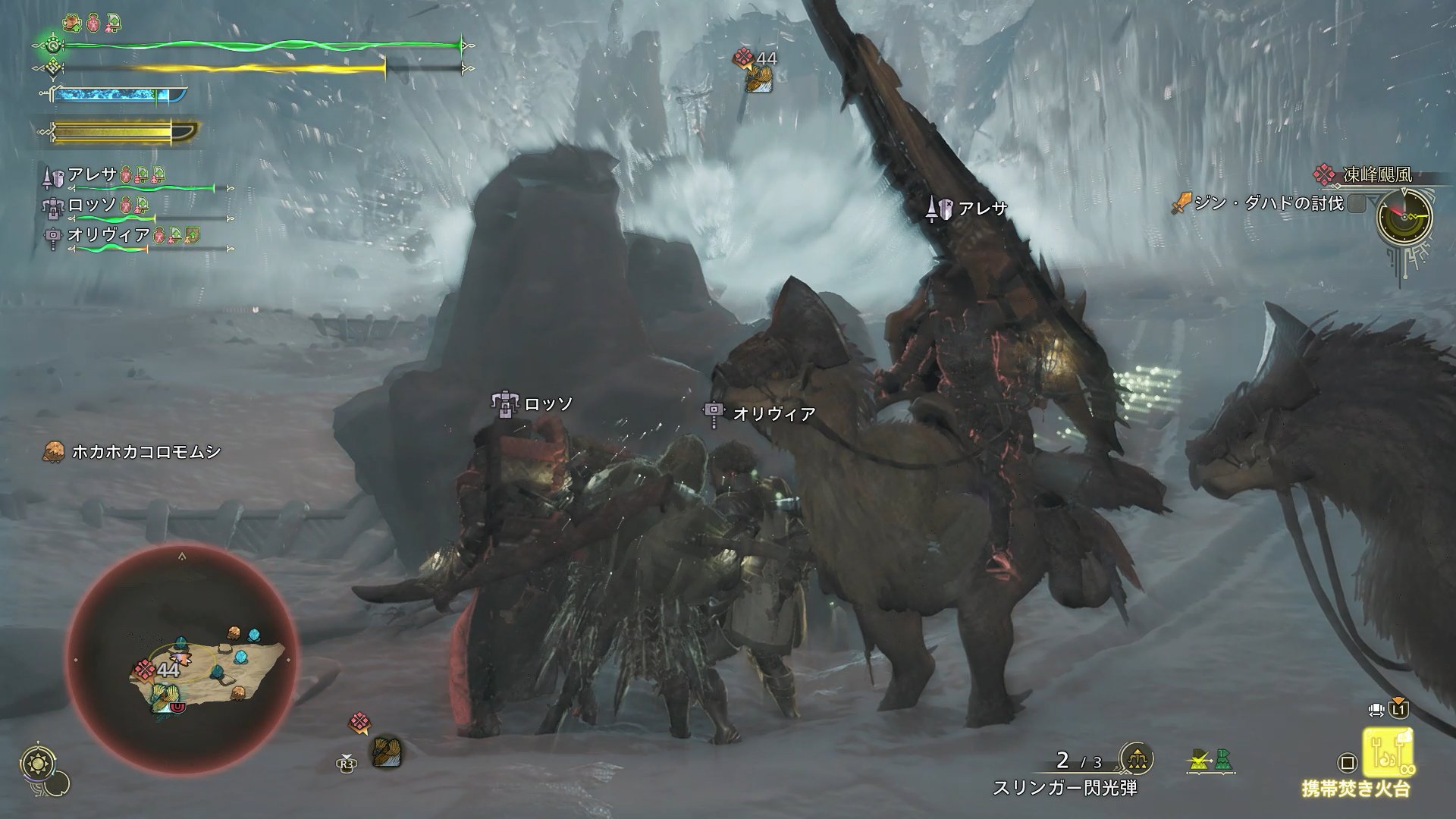Click the slinger ammo icon beside the item count
1456x819 pixels.
[x=1136, y=759]
